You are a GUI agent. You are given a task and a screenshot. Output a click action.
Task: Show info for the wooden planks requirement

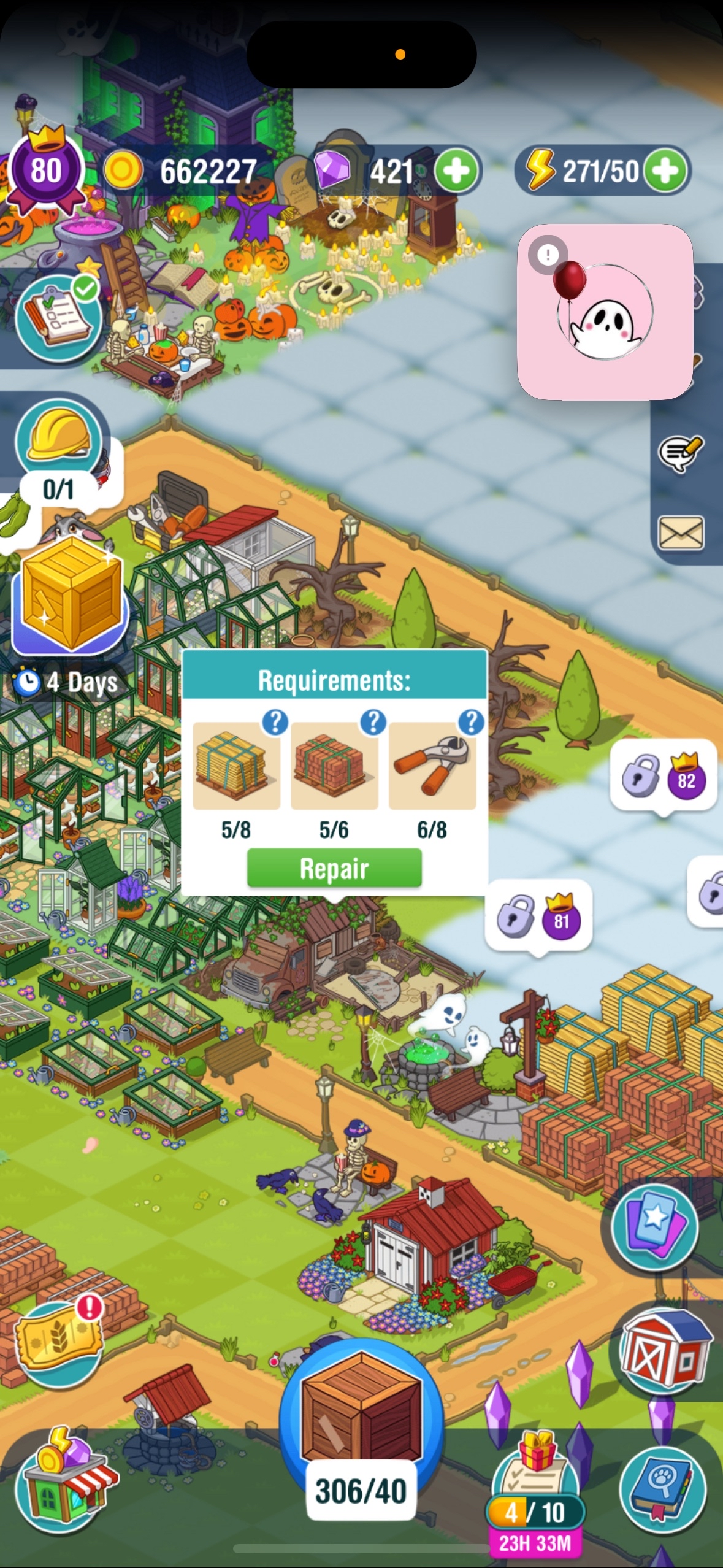(x=275, y=723)
